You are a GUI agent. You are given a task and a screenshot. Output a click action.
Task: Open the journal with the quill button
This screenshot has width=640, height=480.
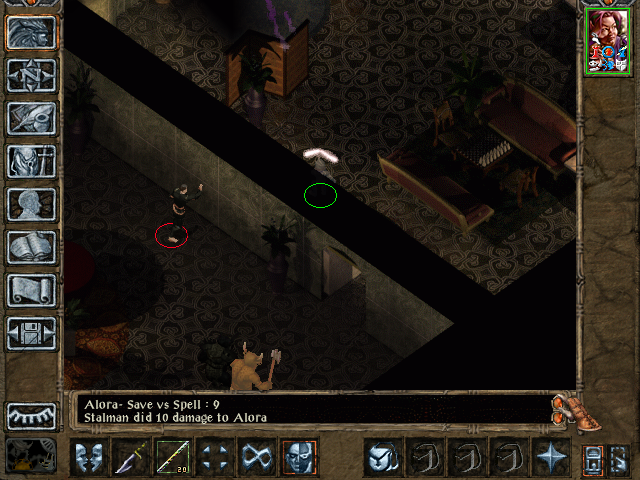click(31, 118)
